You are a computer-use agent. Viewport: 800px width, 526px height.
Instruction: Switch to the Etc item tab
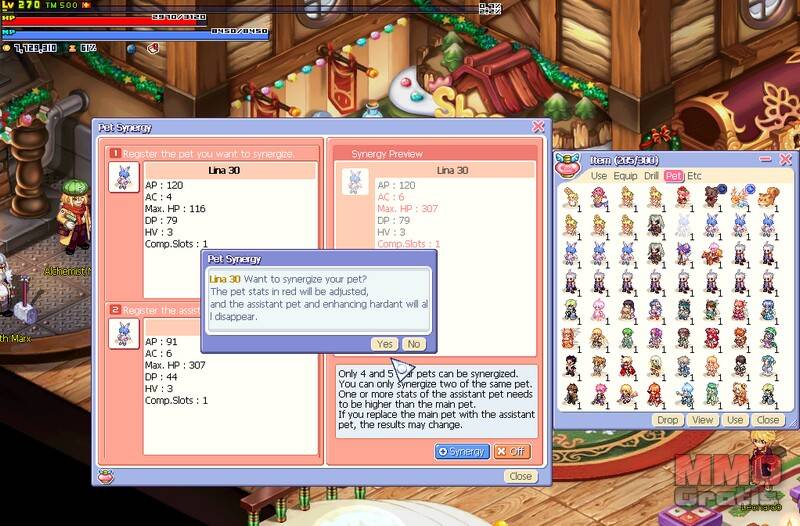(x=694, y=176)
